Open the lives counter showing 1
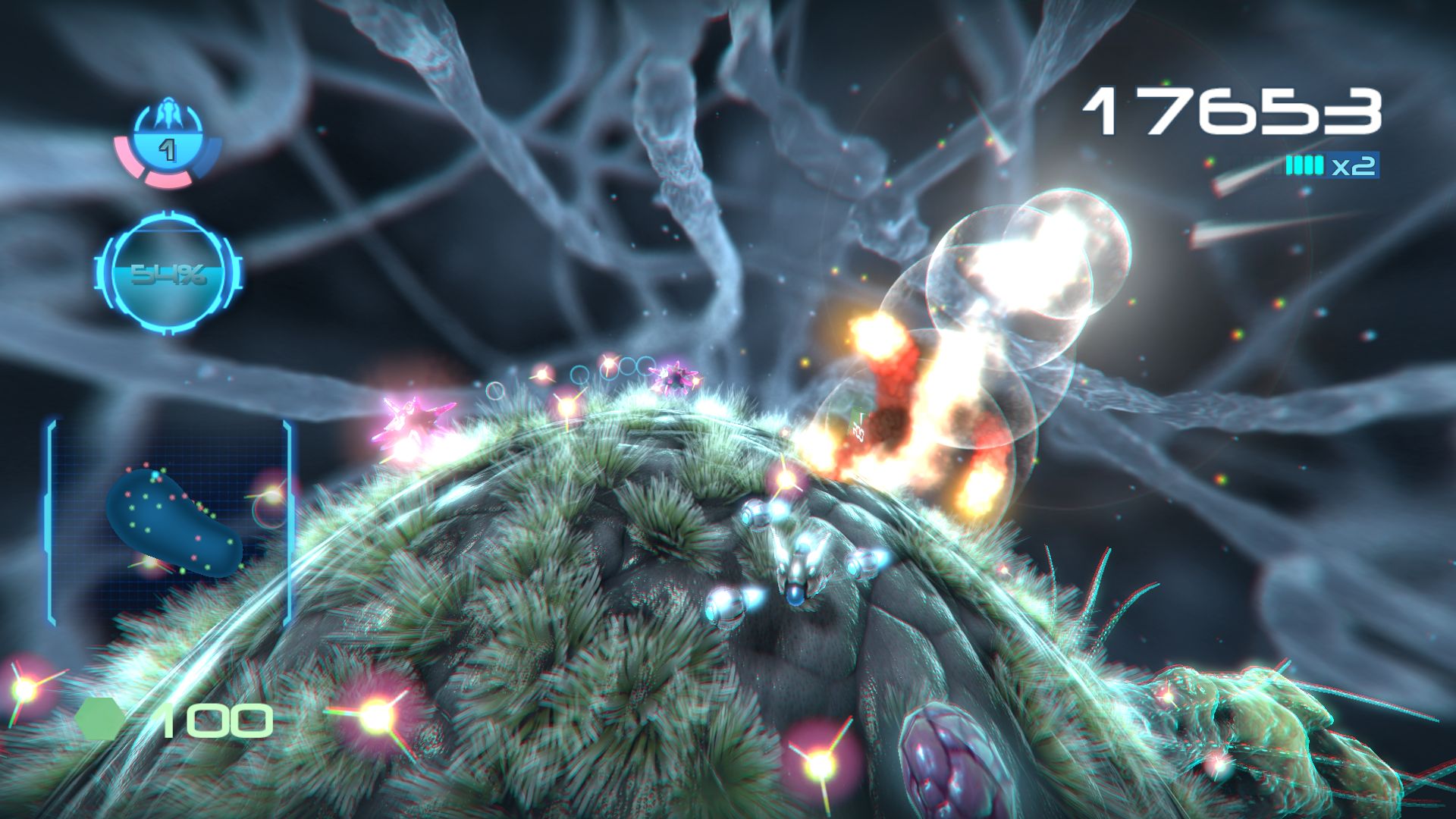1456x819 pixels. [x=168, y=149]
